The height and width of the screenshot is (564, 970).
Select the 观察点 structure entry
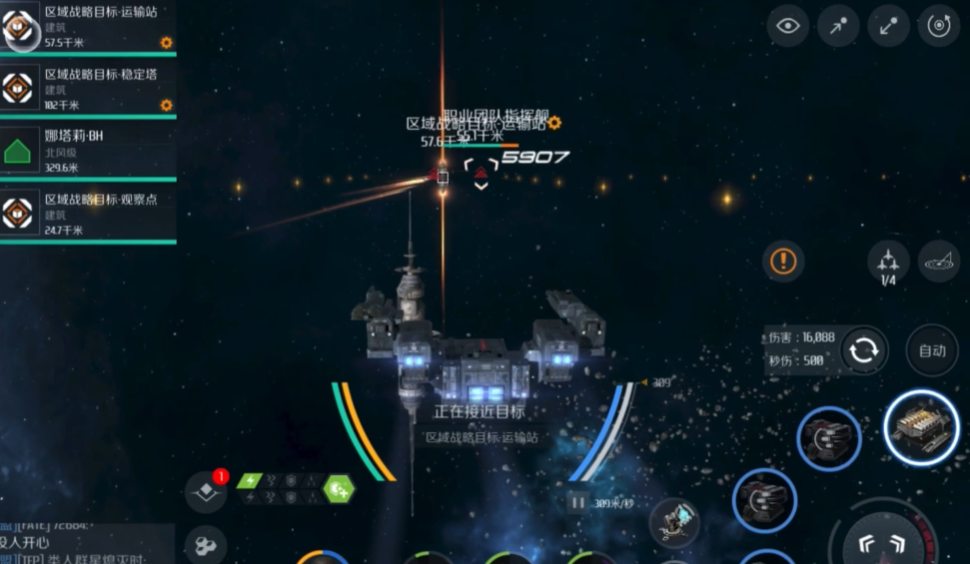(x=88, y=213)
